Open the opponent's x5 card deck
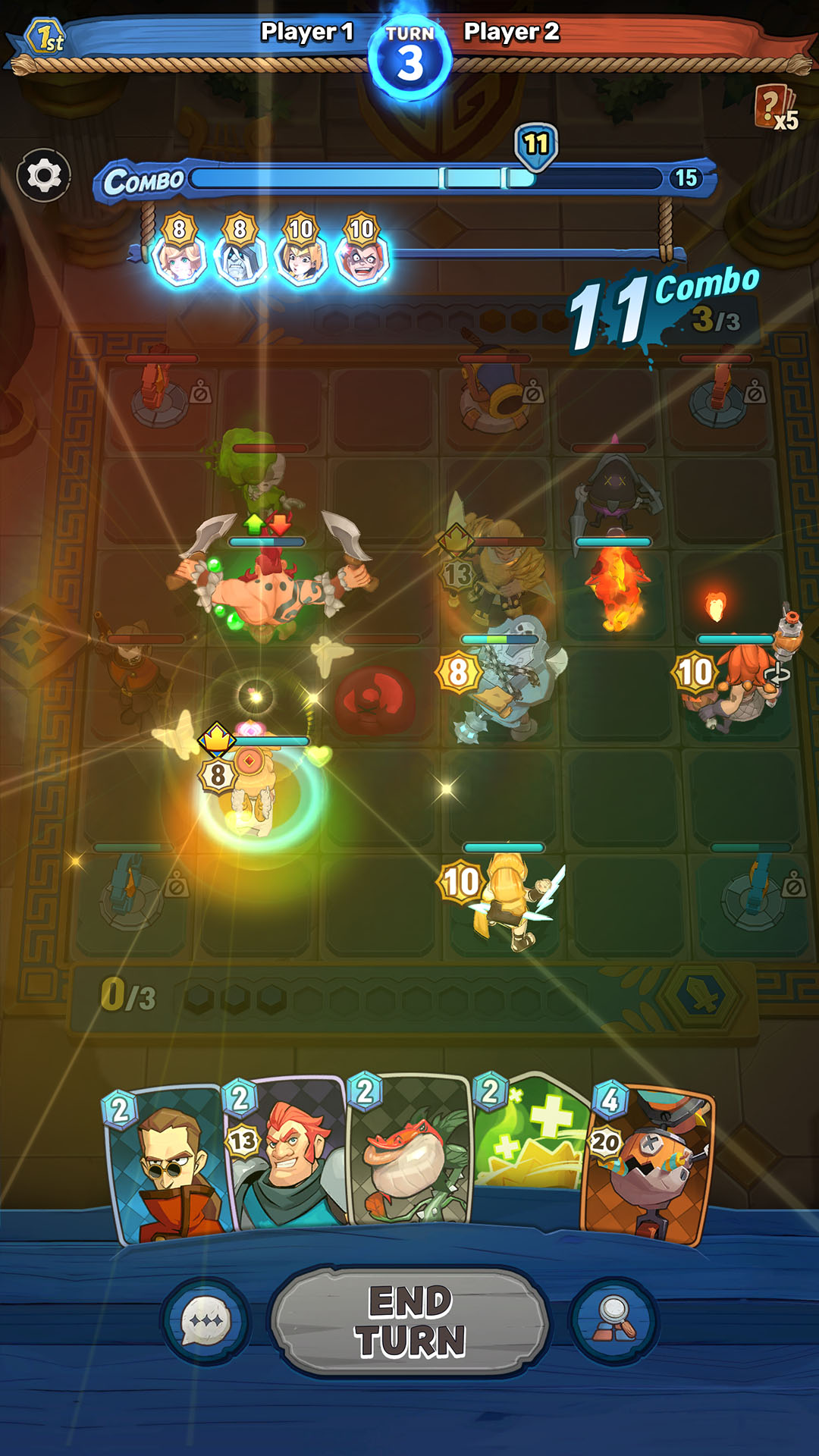819x1456 pixels. (775, 108)
